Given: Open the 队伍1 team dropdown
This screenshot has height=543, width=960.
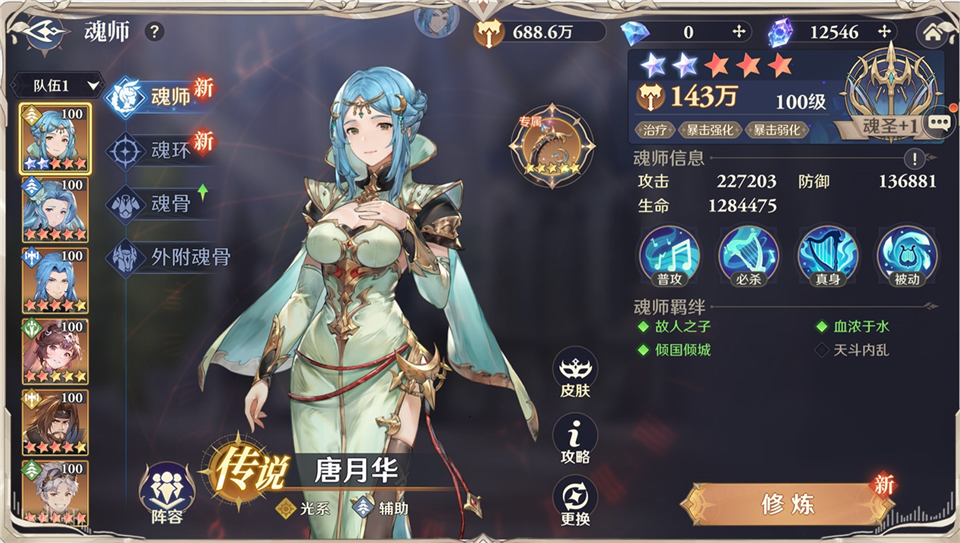Looking at the screenshot, I should click(62, 86).
